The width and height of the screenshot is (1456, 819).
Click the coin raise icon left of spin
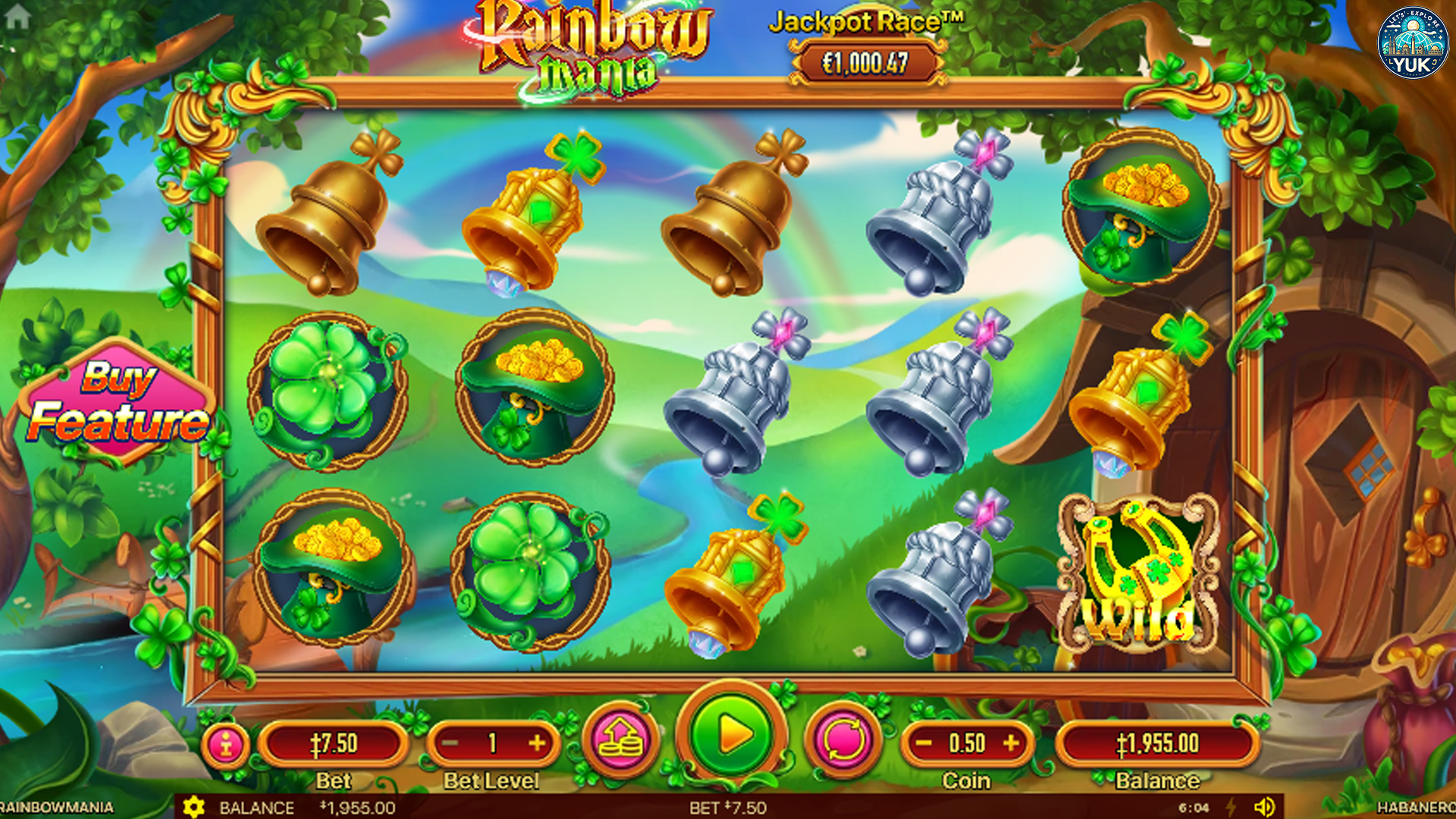tap(621, 743)
